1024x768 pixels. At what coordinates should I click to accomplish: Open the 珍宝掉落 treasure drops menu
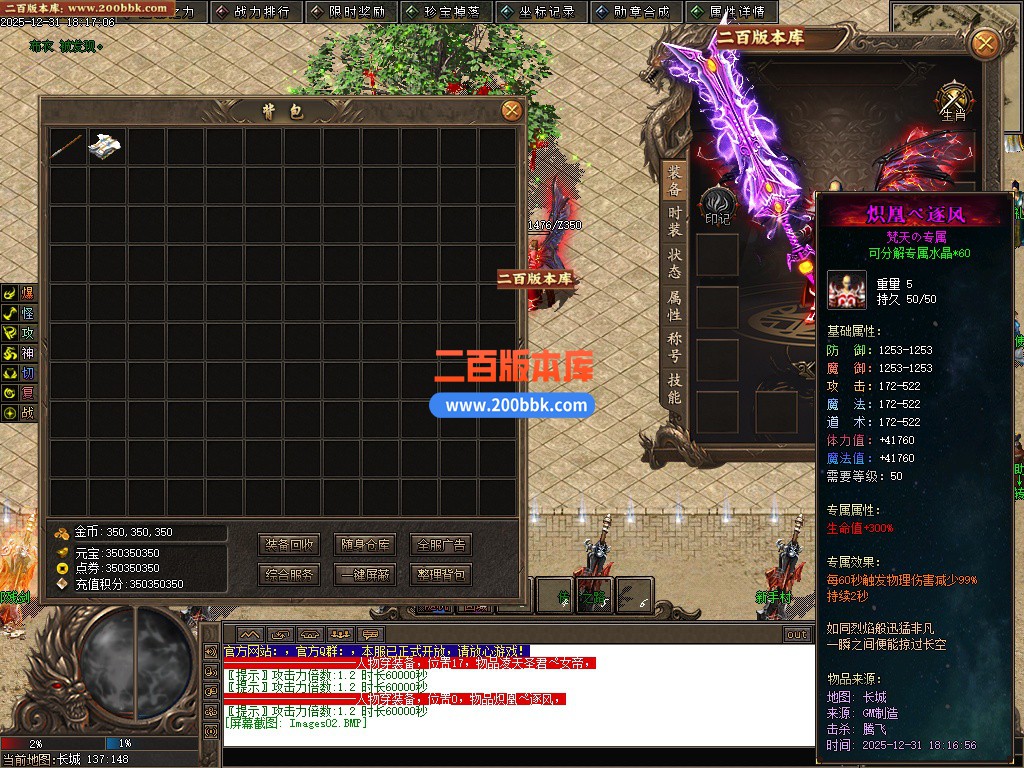click(443, 12)
